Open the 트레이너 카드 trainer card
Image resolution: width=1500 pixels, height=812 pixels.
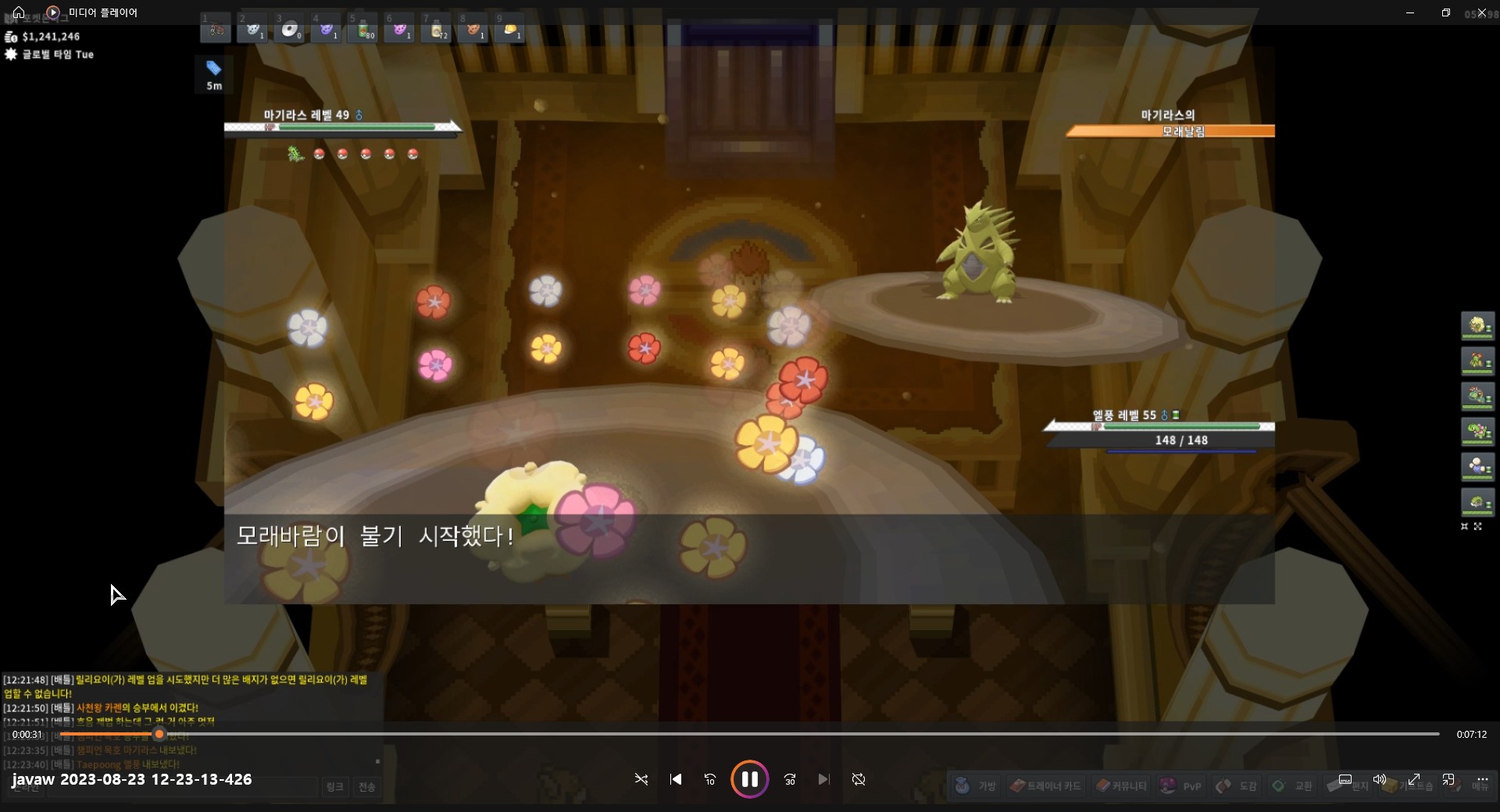1045,785
